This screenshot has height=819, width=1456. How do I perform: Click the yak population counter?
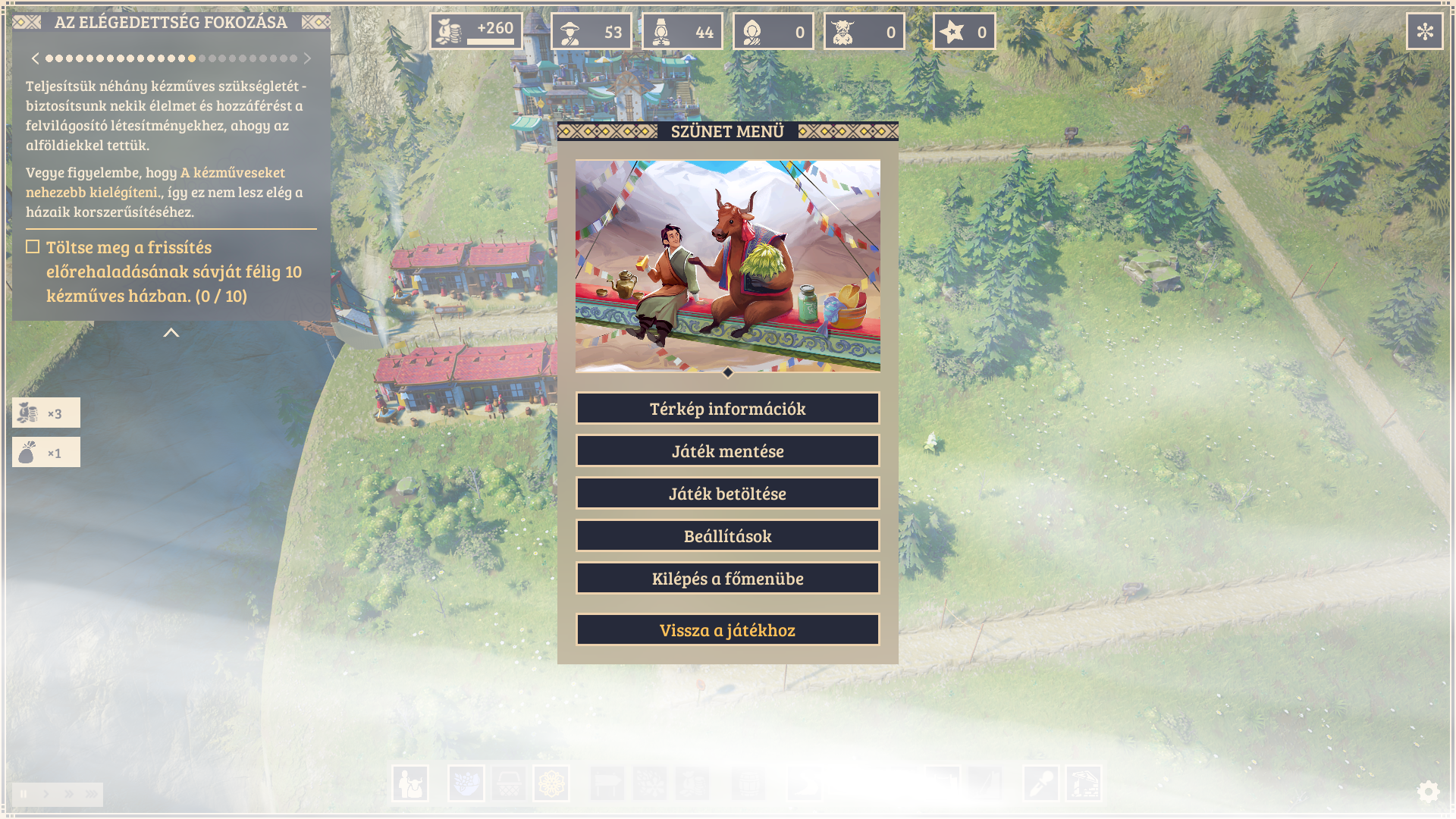coord(864,32)
